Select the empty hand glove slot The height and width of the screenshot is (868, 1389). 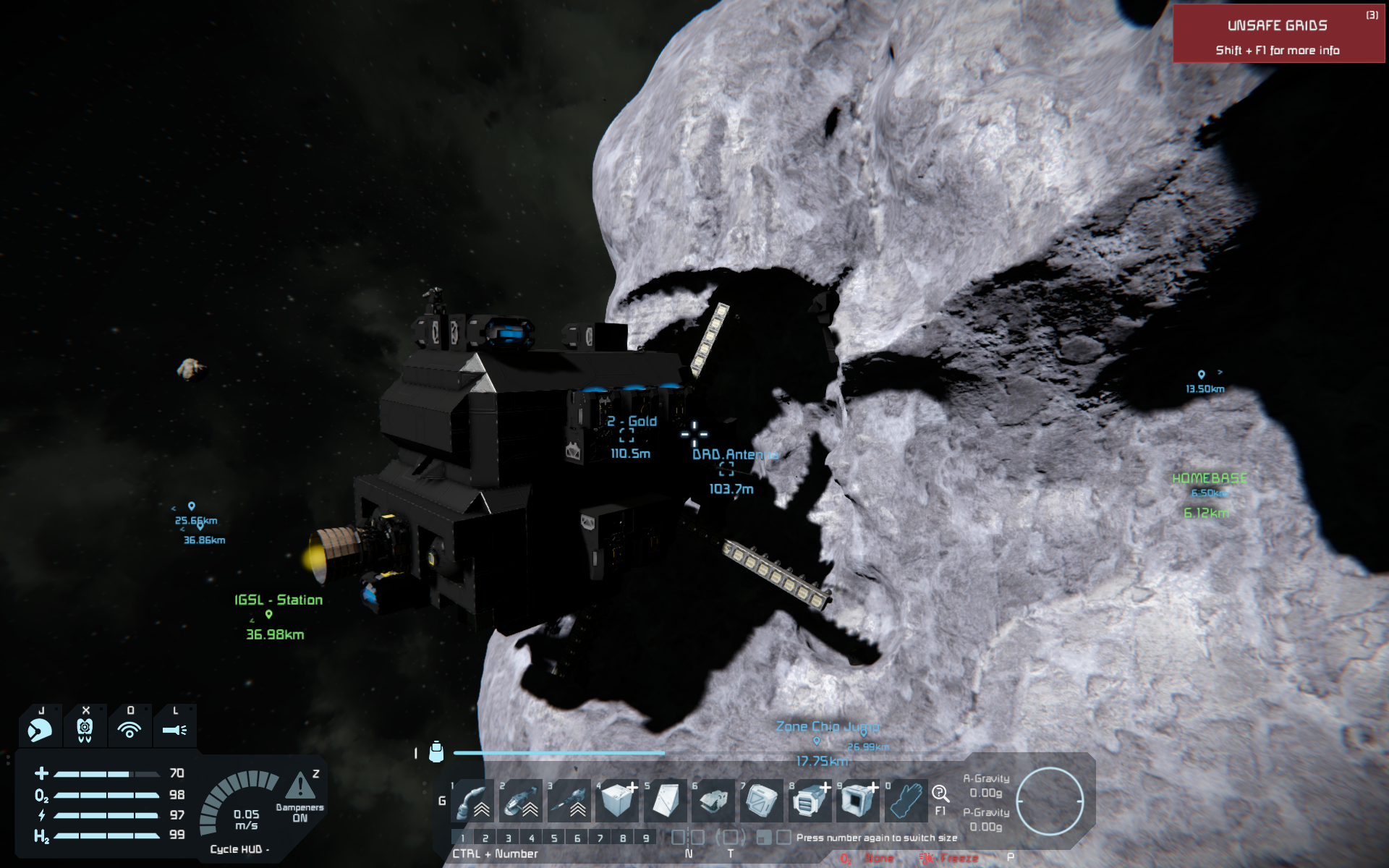(x=906, y=801)
